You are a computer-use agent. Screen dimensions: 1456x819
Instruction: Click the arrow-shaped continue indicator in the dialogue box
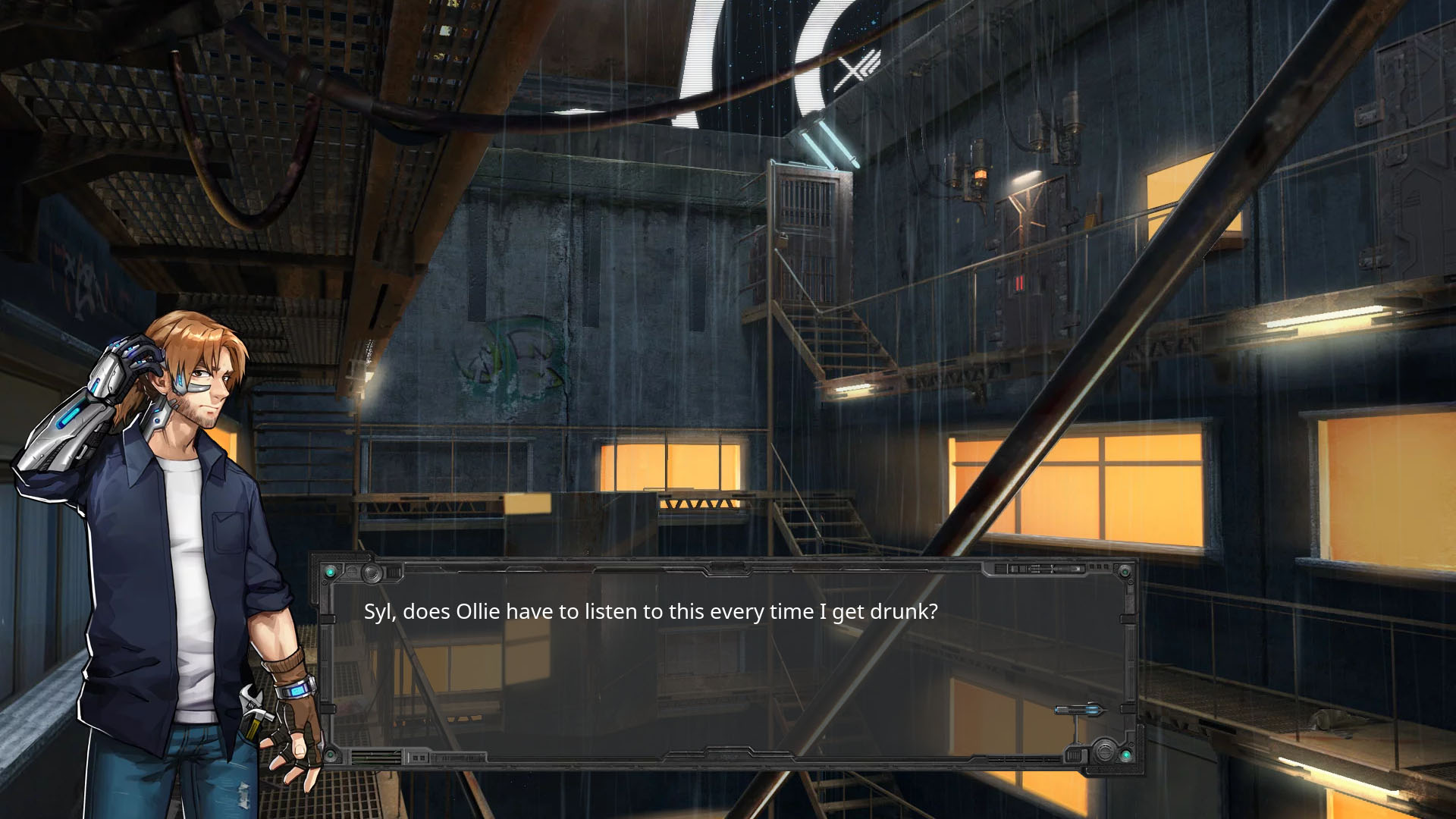(1080, 711)
